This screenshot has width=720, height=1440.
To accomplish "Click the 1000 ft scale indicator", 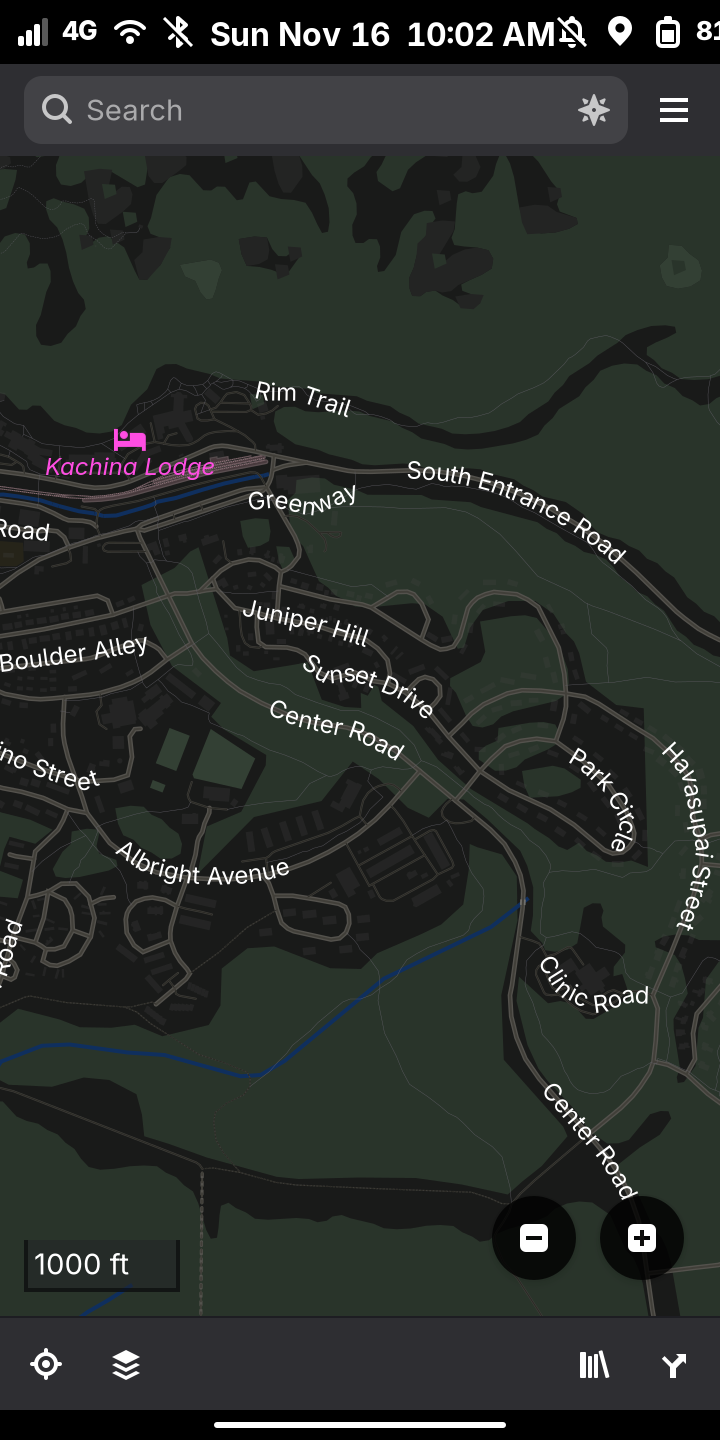I will 101,1265.
